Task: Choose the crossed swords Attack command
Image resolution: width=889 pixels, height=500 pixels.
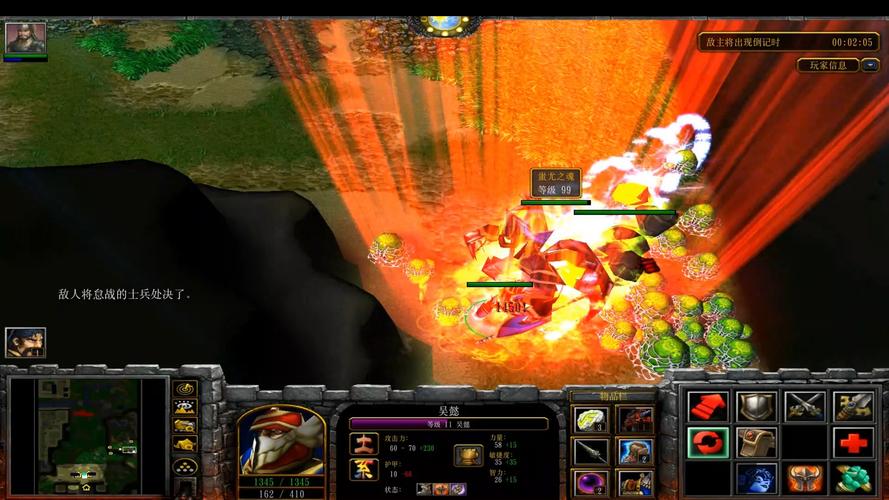Action: 805,405
